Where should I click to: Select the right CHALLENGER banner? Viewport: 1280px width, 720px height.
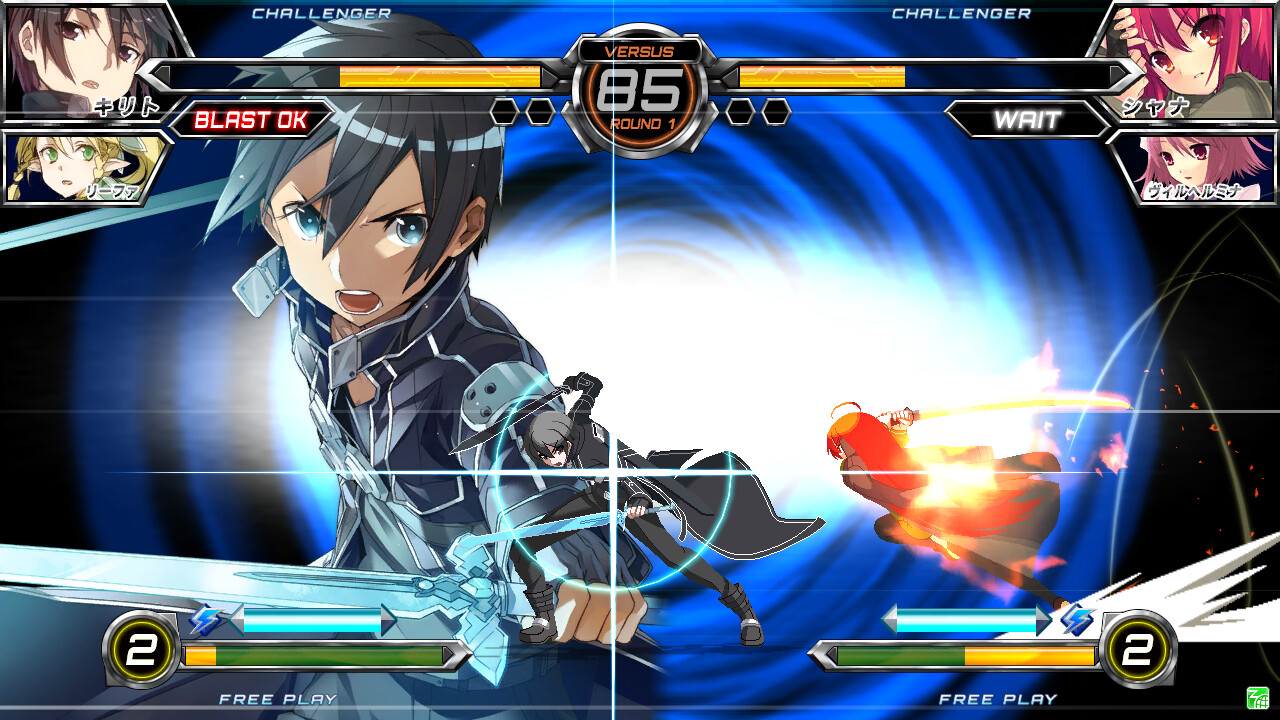click(x=961, y=14)
